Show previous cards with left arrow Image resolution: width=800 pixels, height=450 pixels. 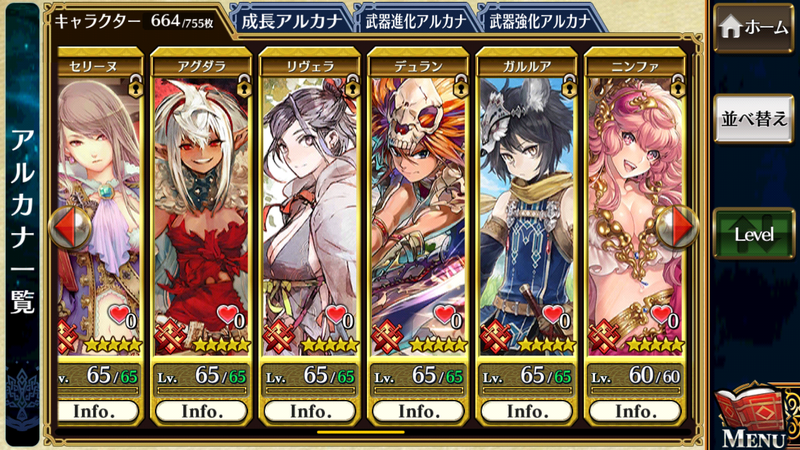point(69,227)
